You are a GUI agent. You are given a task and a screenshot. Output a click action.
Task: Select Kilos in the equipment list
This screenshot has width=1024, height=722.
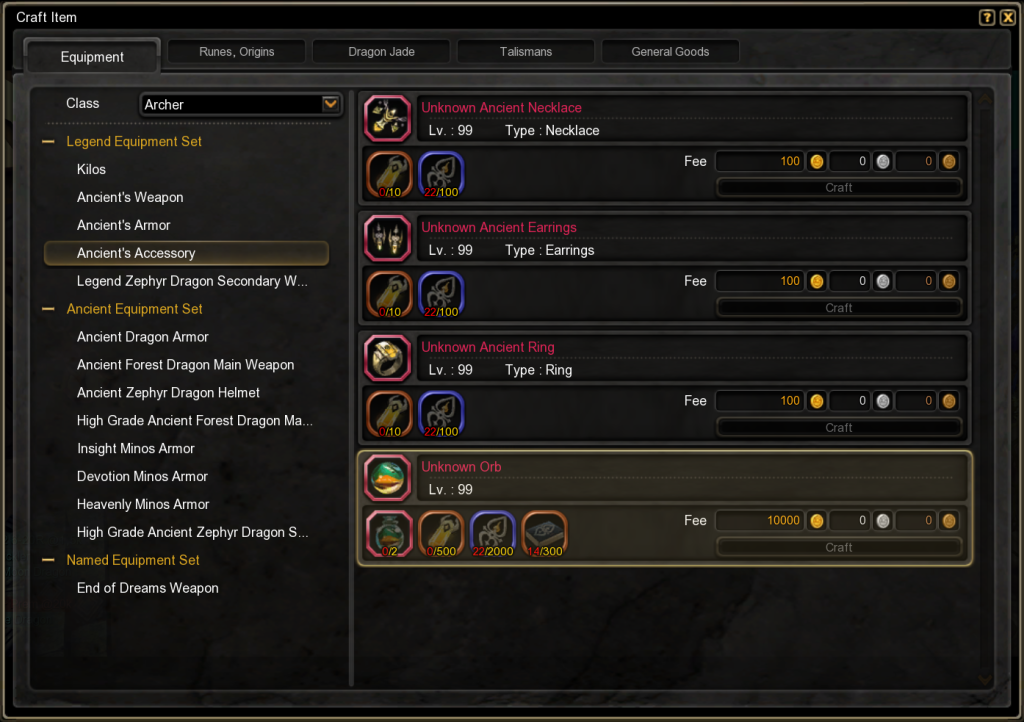coord(91,170)
